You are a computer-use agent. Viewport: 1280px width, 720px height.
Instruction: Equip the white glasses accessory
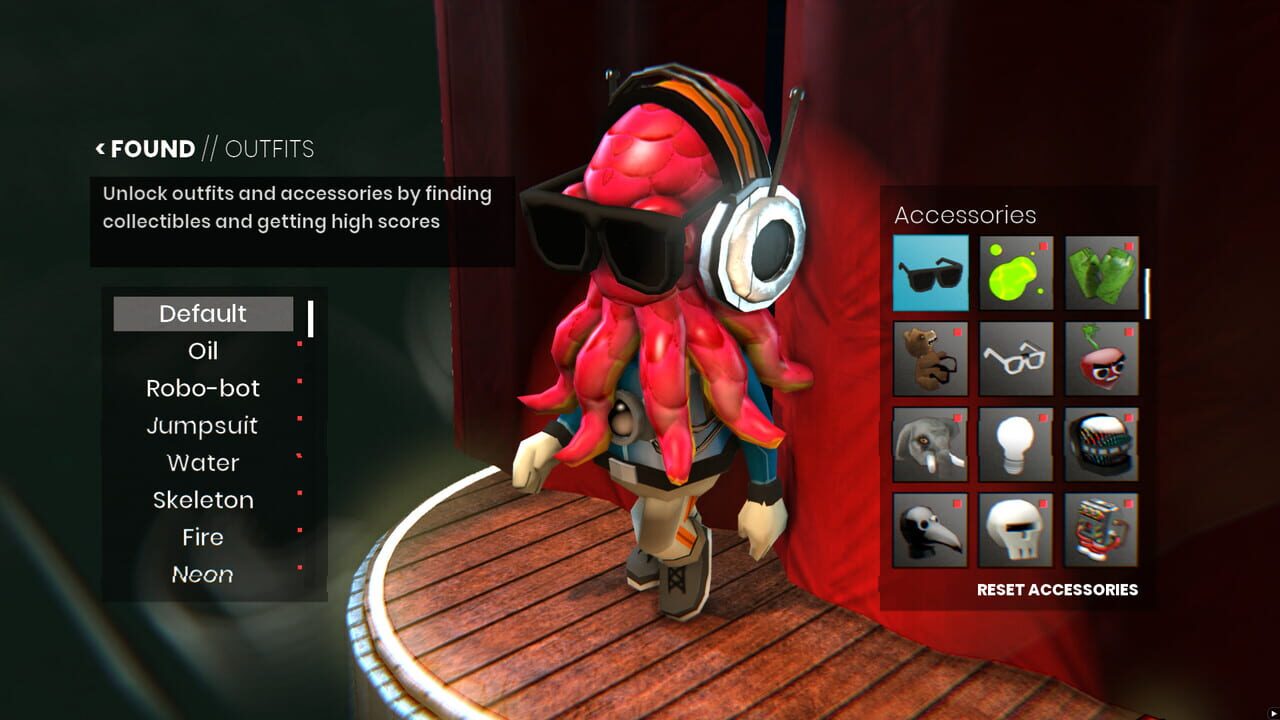[1015, 358]
